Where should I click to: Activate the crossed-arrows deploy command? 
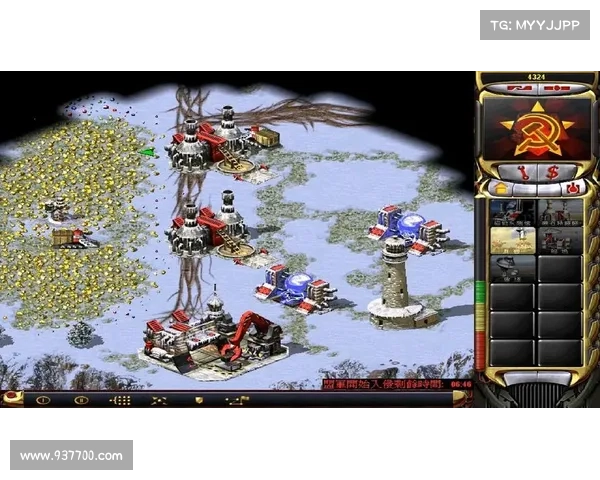[158, 400]
